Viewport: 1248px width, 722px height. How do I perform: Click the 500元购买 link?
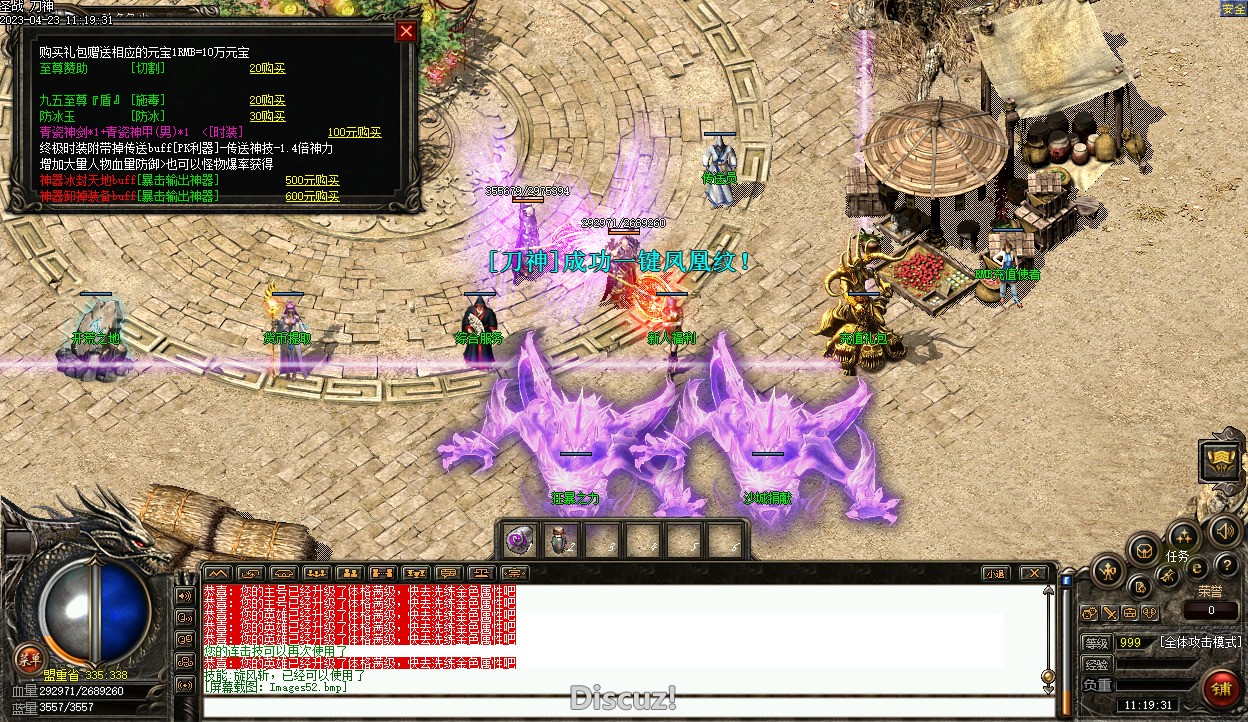312,181
